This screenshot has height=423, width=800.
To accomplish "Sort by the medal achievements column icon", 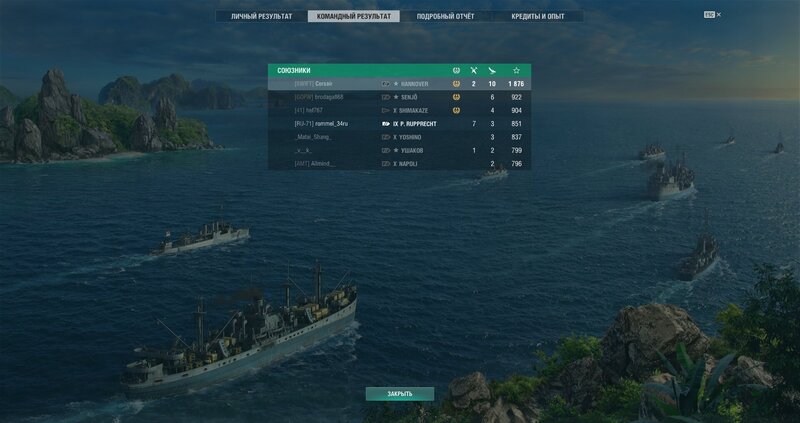I will point(456,70).
